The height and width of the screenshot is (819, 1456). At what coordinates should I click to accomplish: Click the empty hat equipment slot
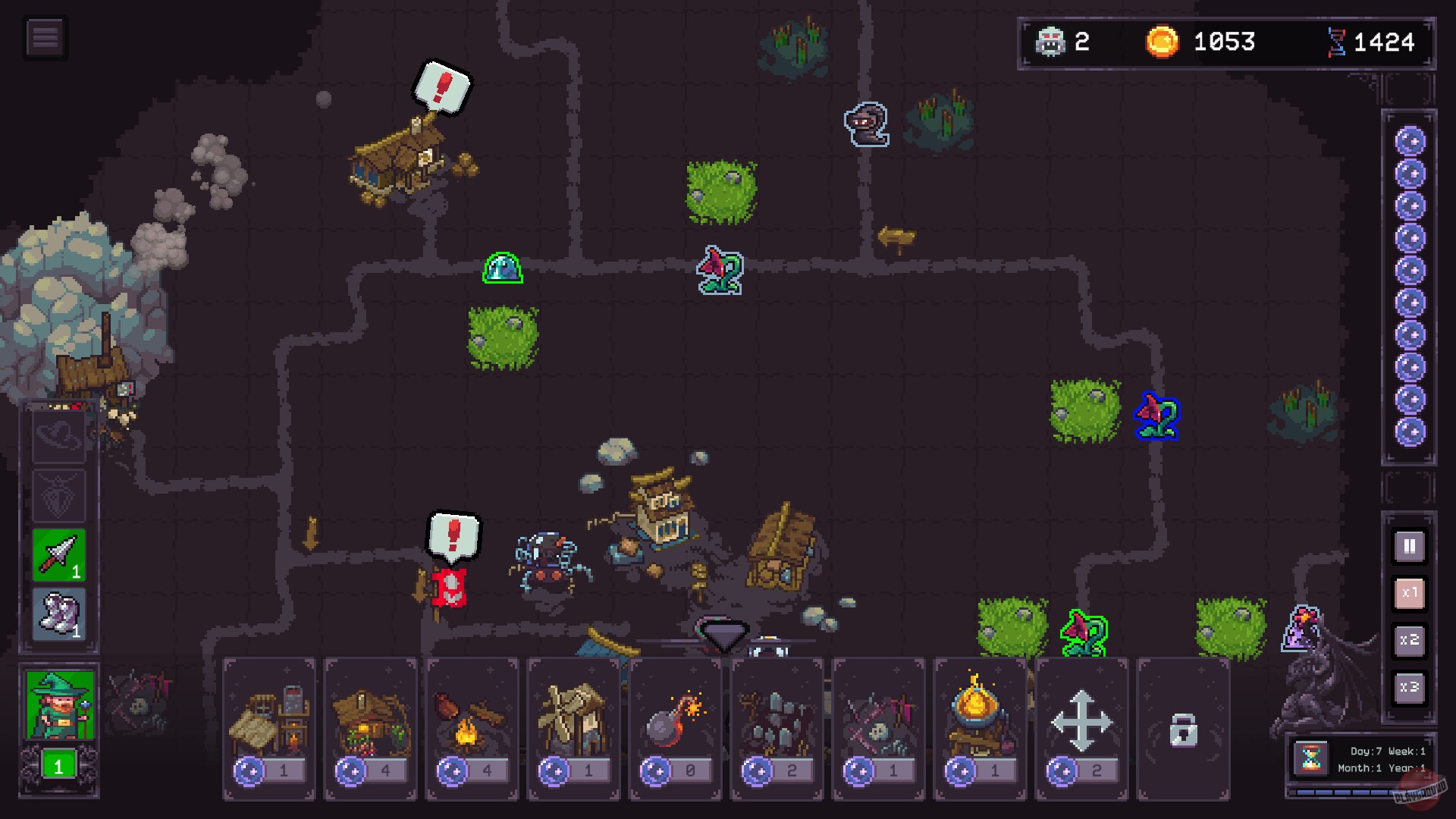(x=58, y=438)
